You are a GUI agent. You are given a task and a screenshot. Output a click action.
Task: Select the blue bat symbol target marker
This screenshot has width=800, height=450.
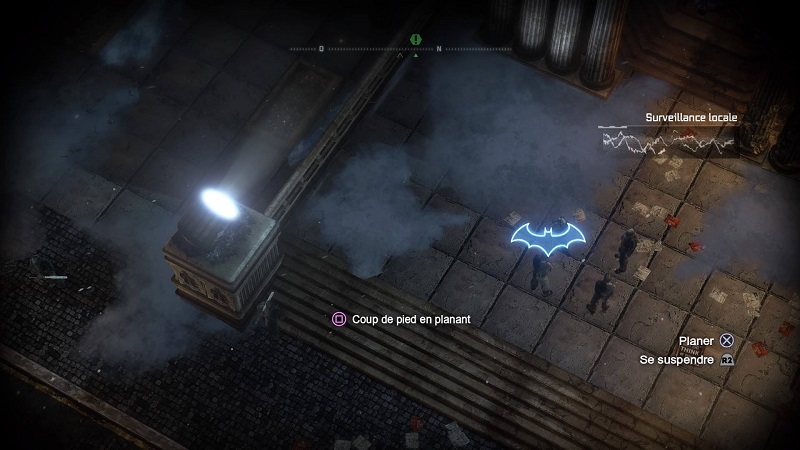pos(548,237)
